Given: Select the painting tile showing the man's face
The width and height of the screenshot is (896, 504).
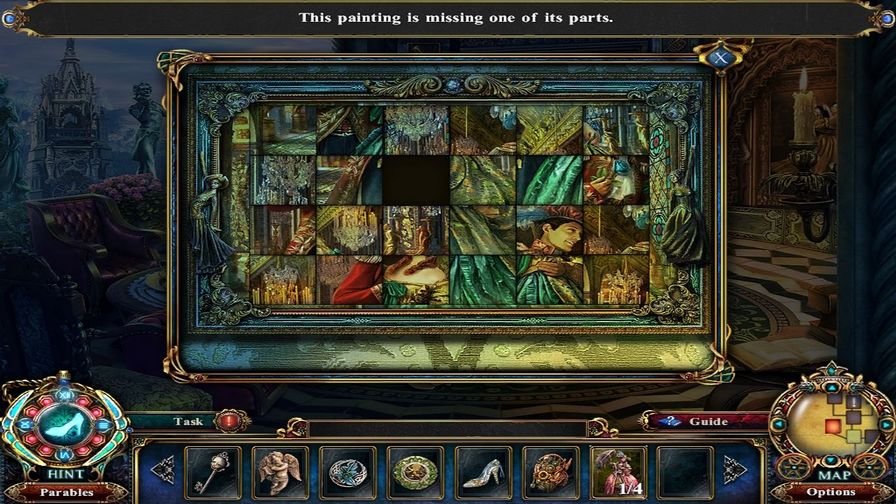Looking at the screenshot, I should (549, 230).
